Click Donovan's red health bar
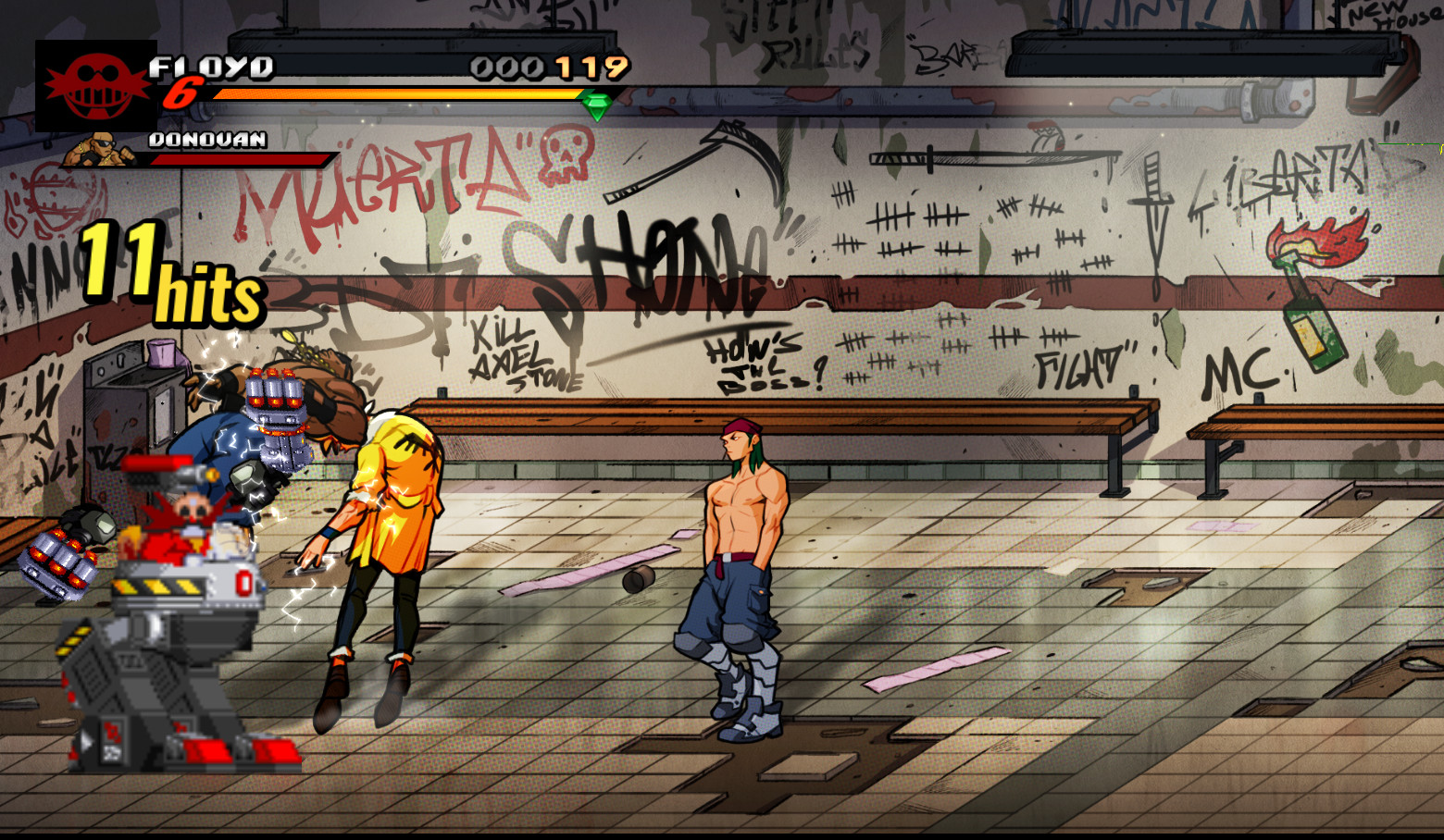This screenshot has width=1444, height=840. [241, 157]
